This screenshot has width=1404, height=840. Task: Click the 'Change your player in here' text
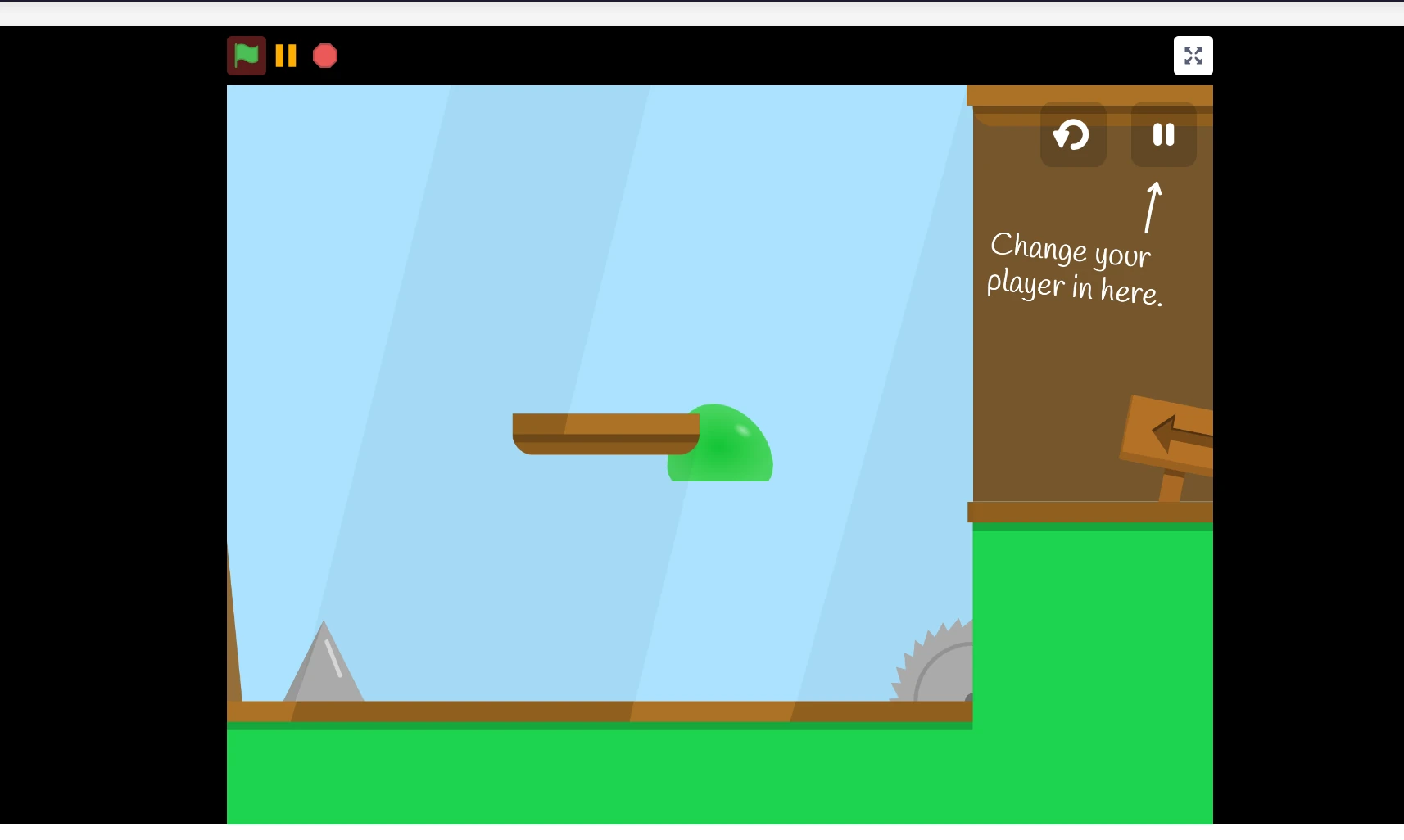(x=1075, y=268)
